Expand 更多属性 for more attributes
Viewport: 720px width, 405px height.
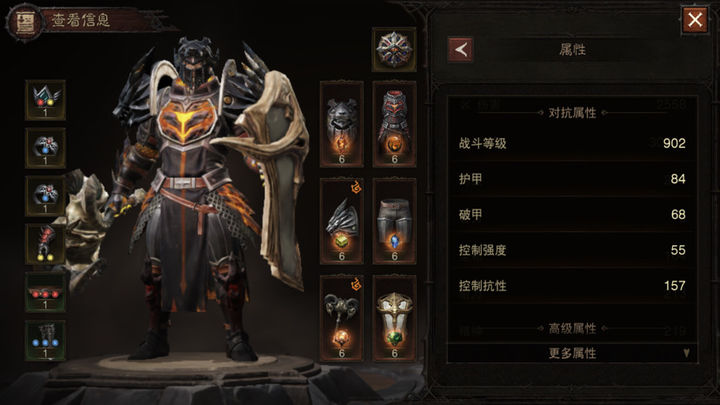tap(572, 353)
